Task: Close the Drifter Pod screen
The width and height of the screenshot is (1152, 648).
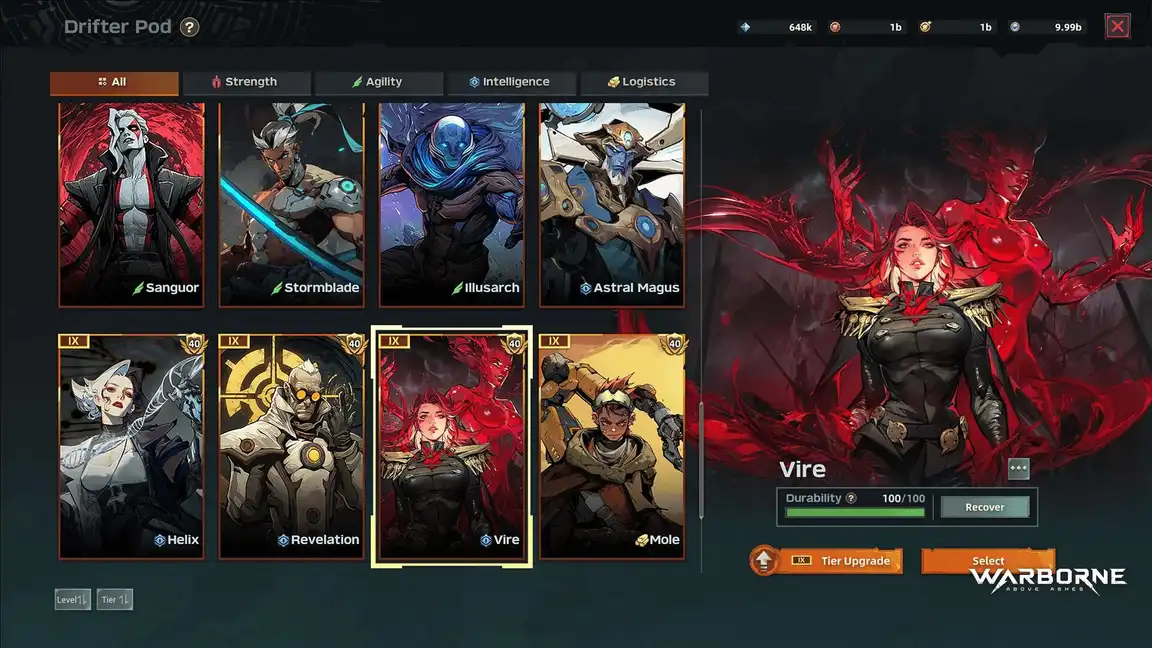Action: click(1118, 27)
